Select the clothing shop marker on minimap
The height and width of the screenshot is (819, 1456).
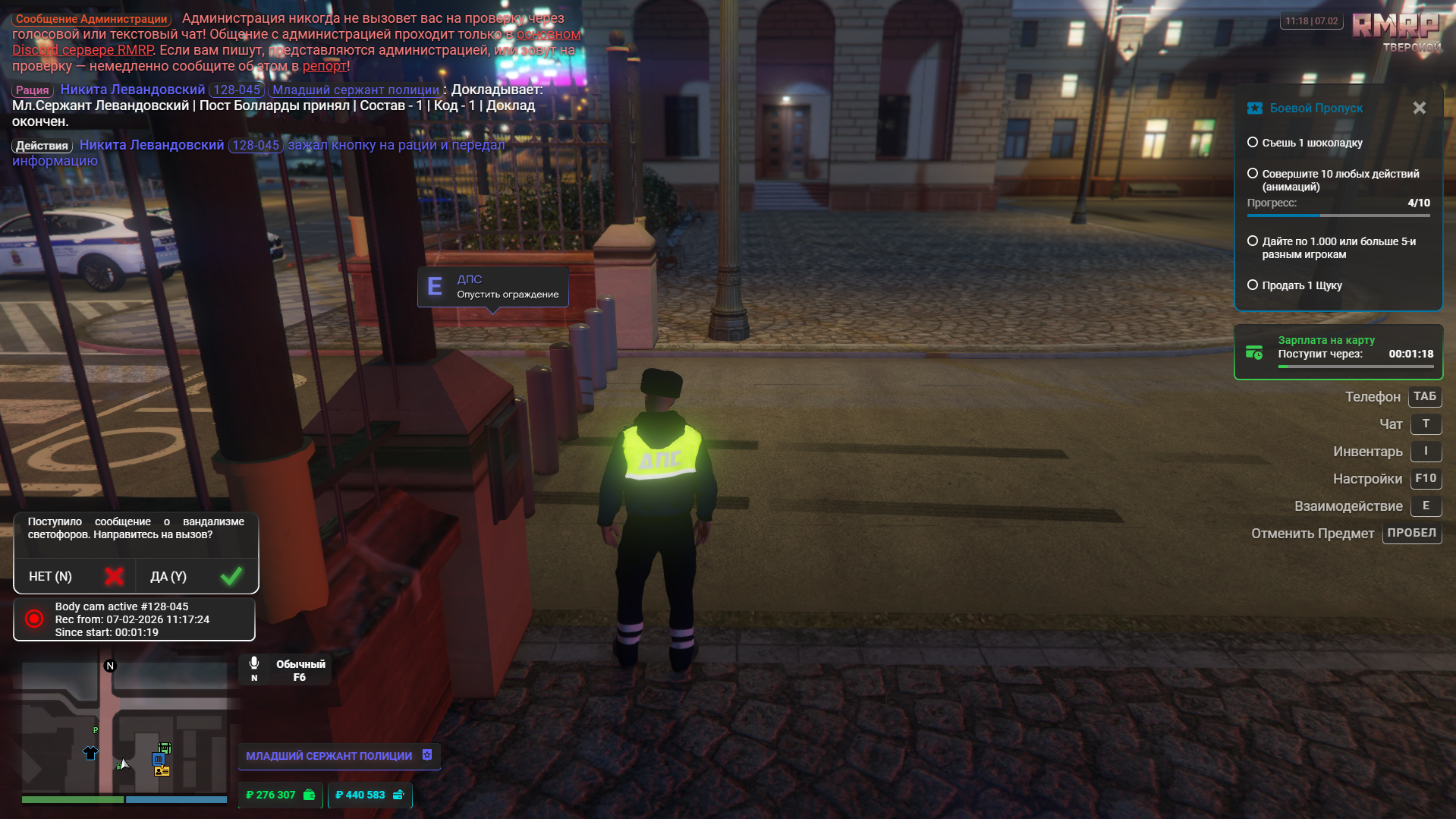(x=90, y=753)
